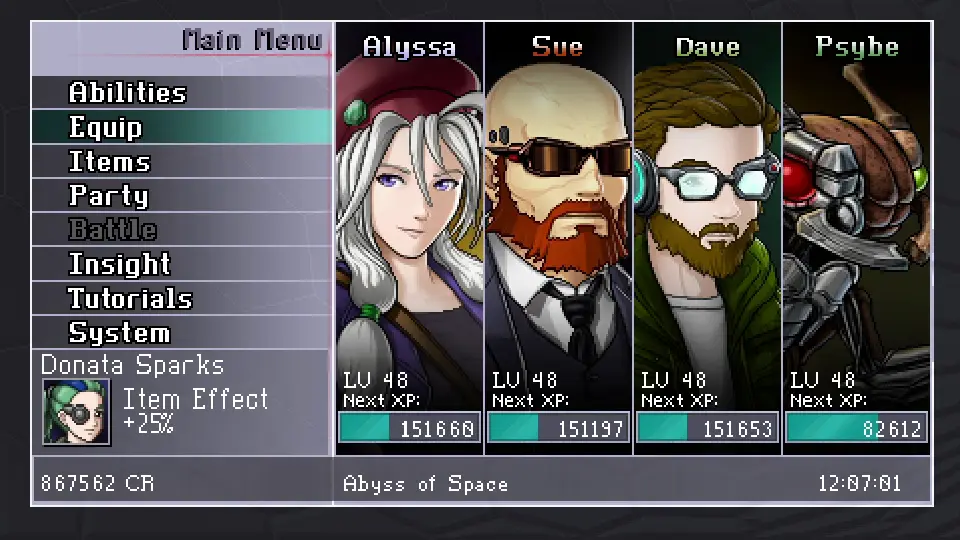Show the Tutorials list

[130, 298]
